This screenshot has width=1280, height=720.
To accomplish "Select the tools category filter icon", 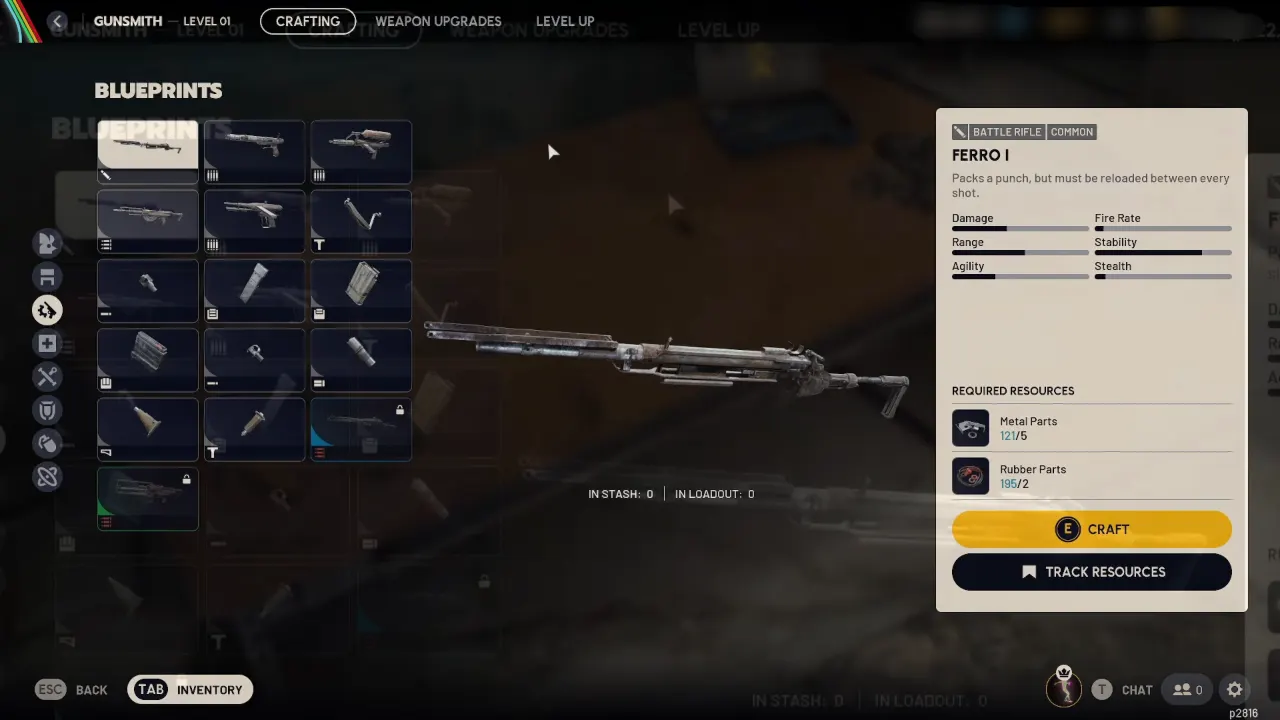I will click(47, 377).
